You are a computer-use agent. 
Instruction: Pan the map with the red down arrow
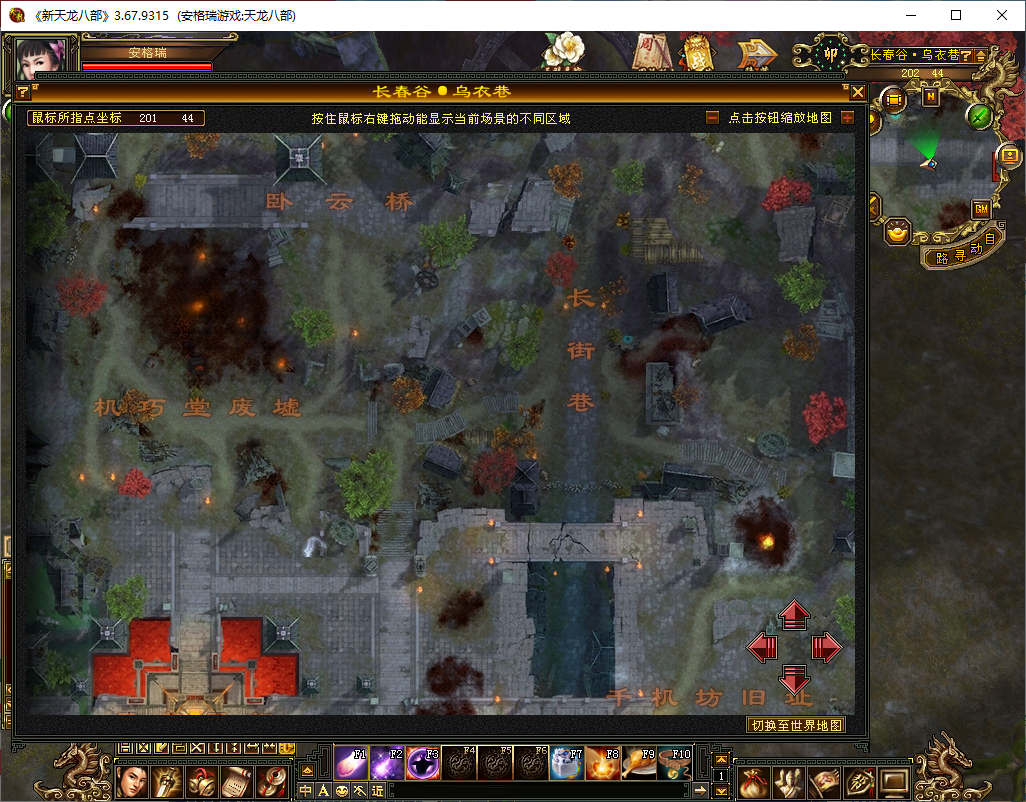click(794, 679)
